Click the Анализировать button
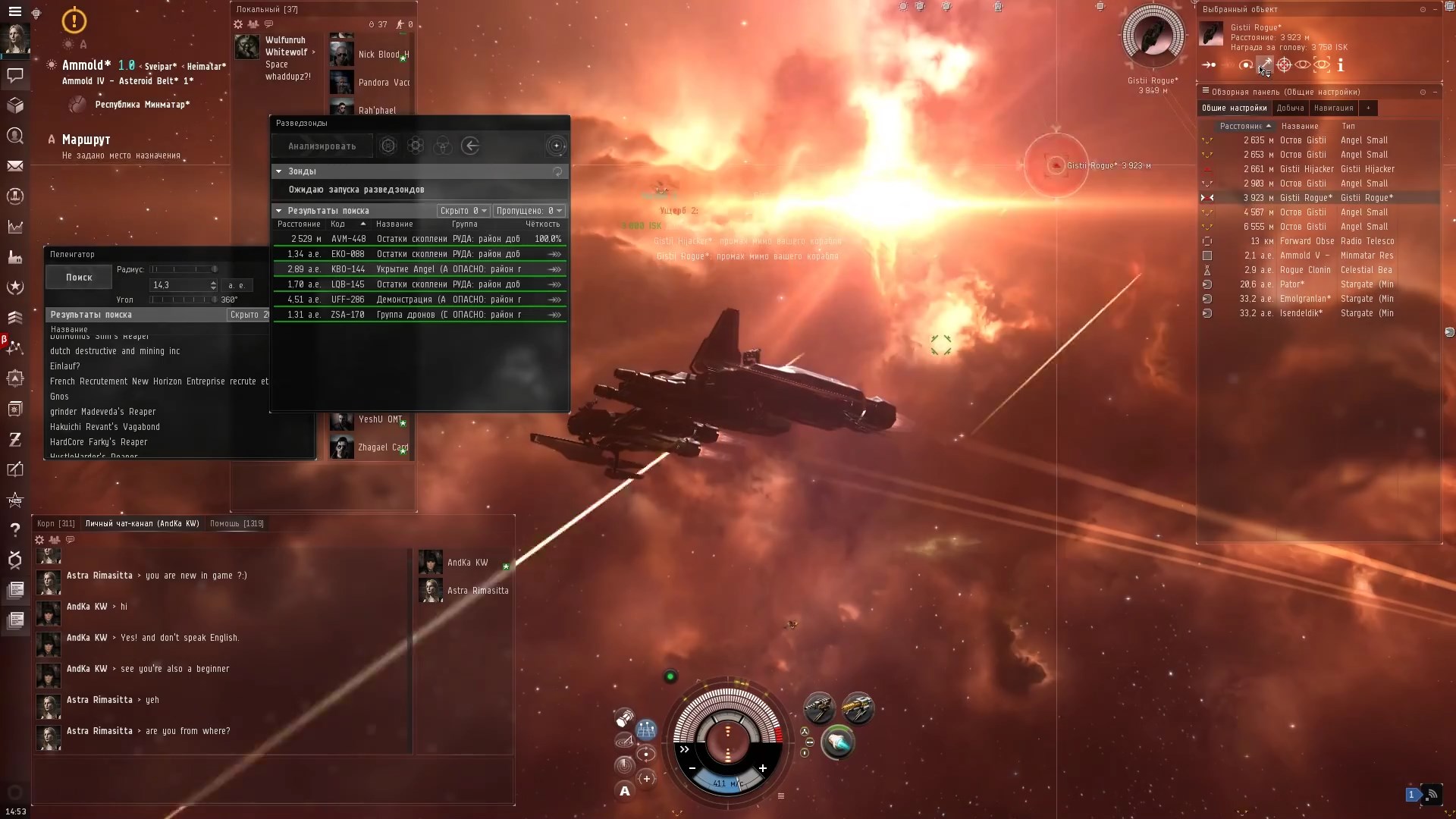This screenshot has width=1456, height=819. click(322, 145)
